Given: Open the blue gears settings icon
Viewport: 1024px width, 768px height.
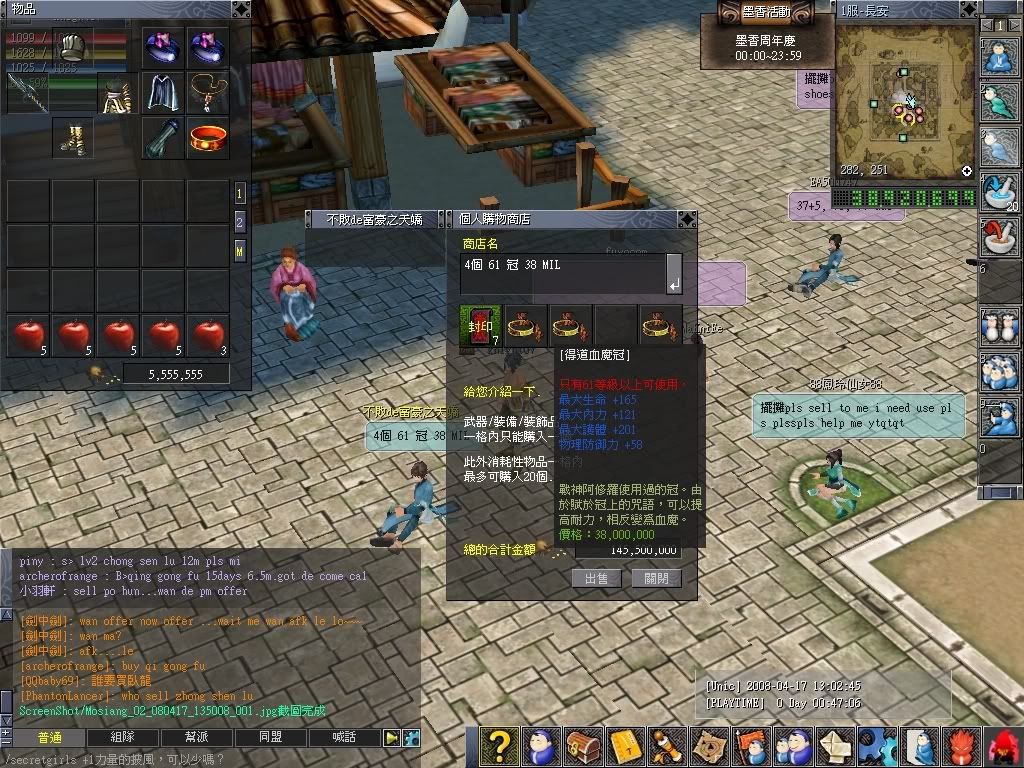Looking at the screenshot, I should (877, 747).
